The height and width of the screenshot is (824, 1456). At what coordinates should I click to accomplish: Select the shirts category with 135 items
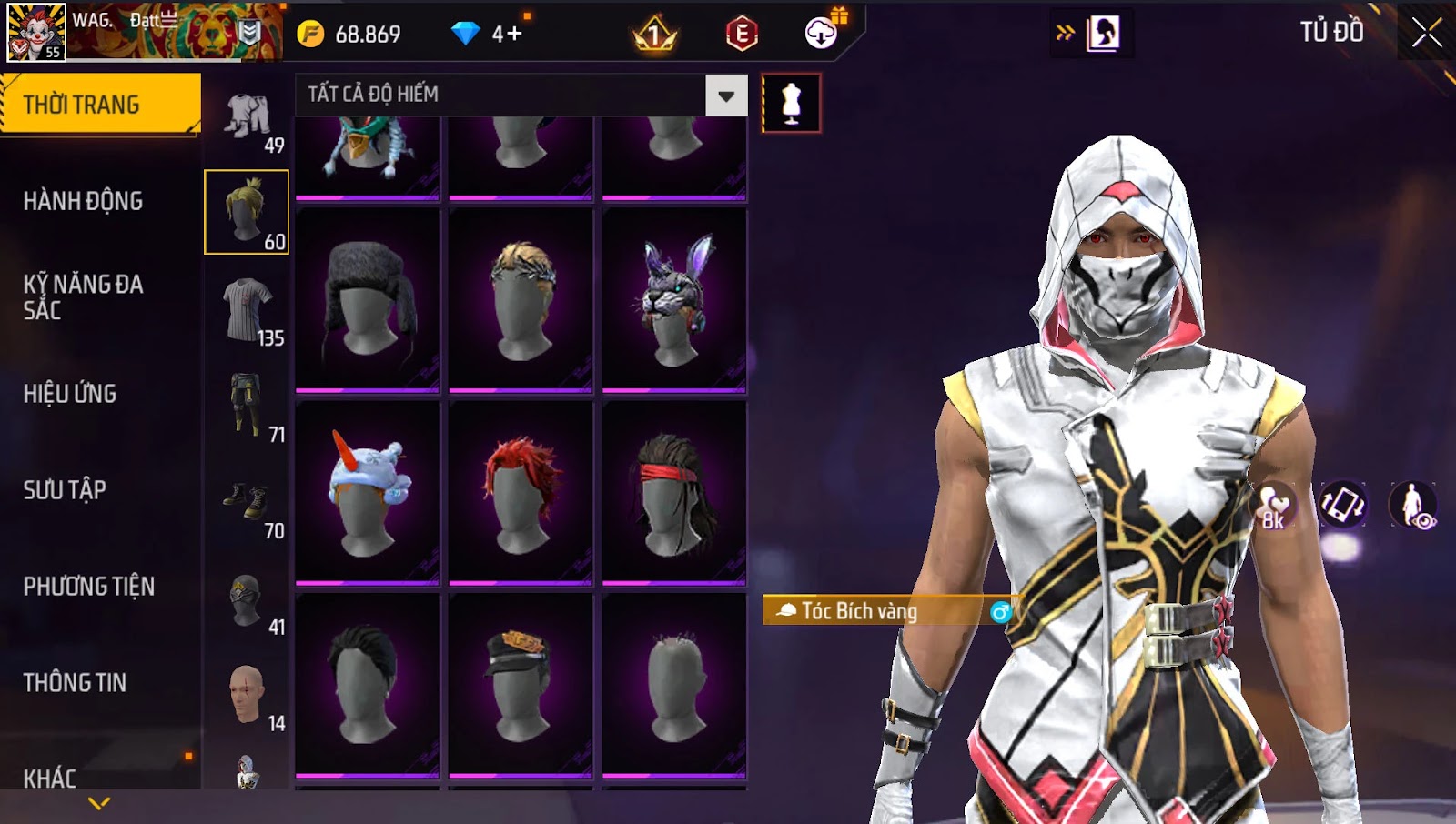pos(248,311)
